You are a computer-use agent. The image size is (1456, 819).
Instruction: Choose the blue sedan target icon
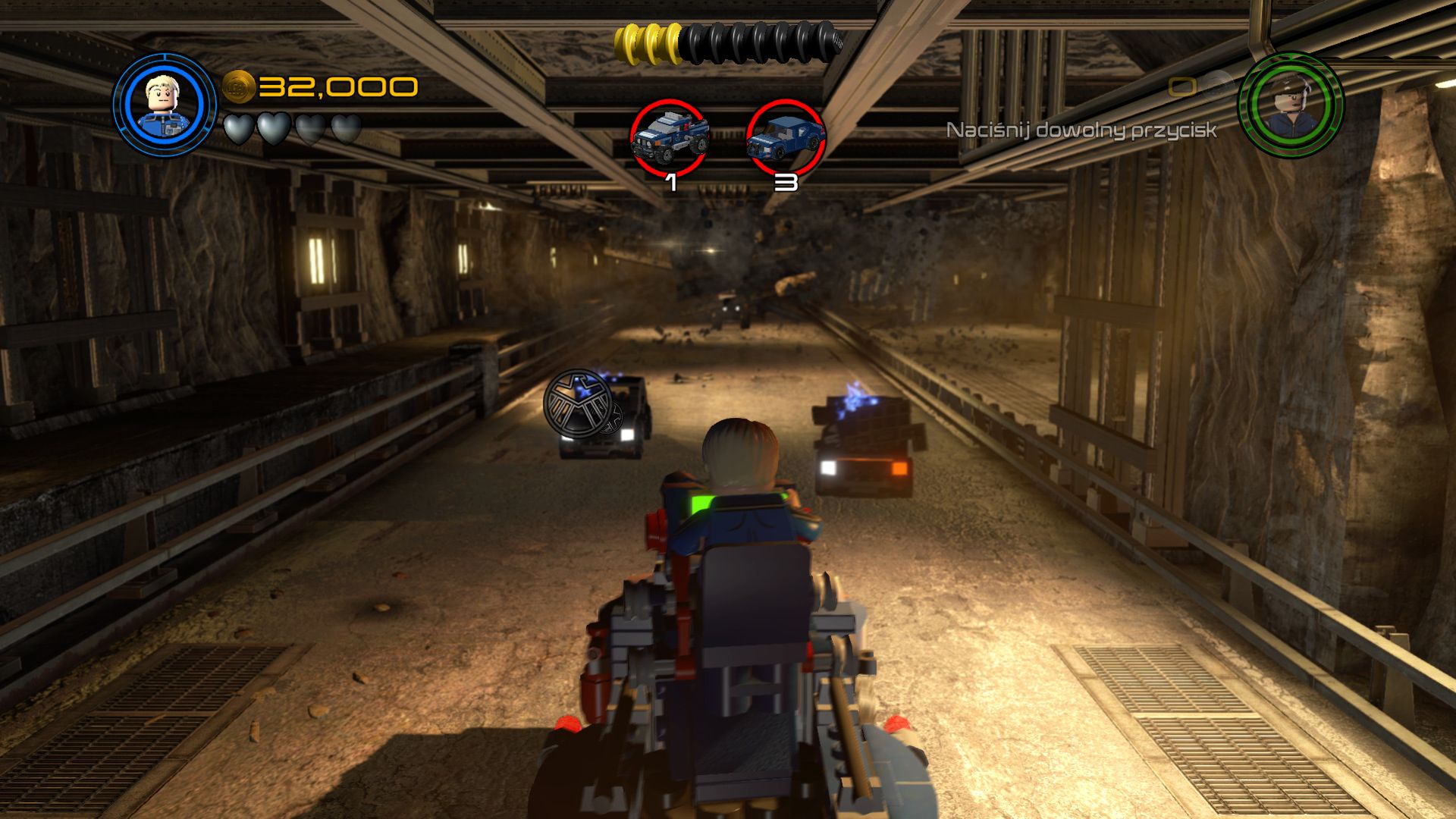[x=785, y=137]
